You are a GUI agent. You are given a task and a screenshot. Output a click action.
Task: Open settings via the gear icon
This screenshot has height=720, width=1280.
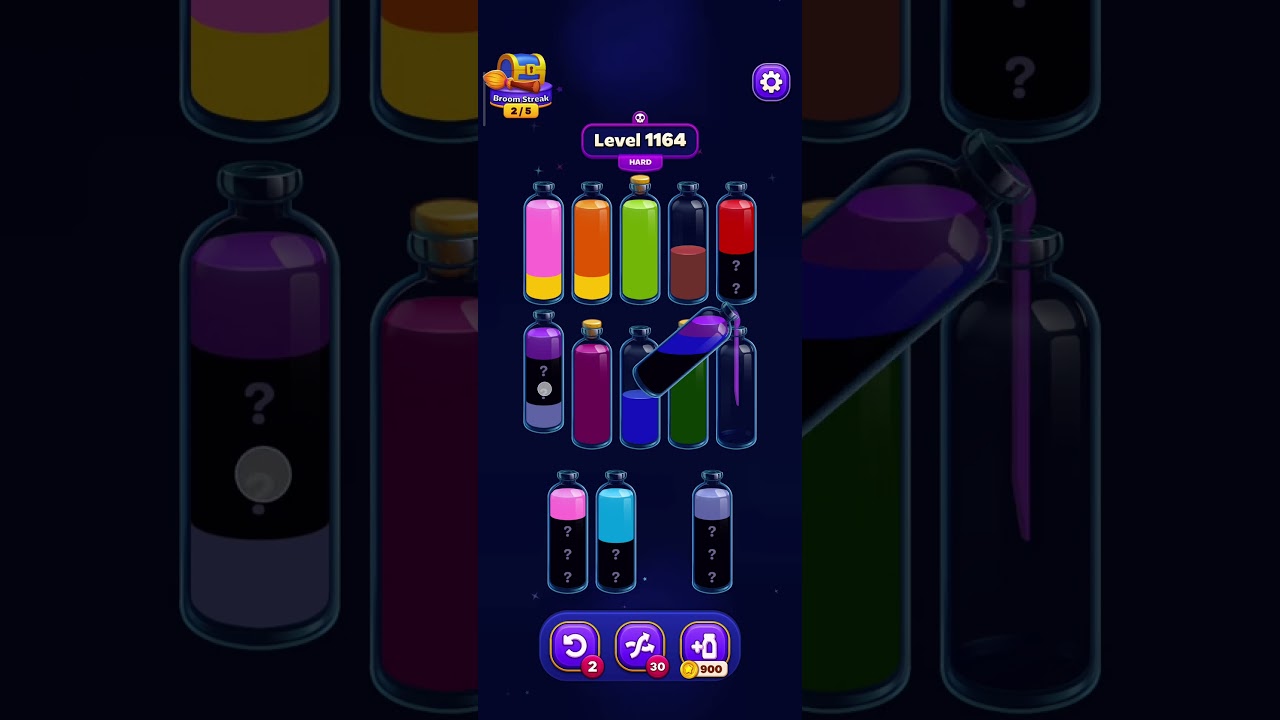[x=770, y=81]
